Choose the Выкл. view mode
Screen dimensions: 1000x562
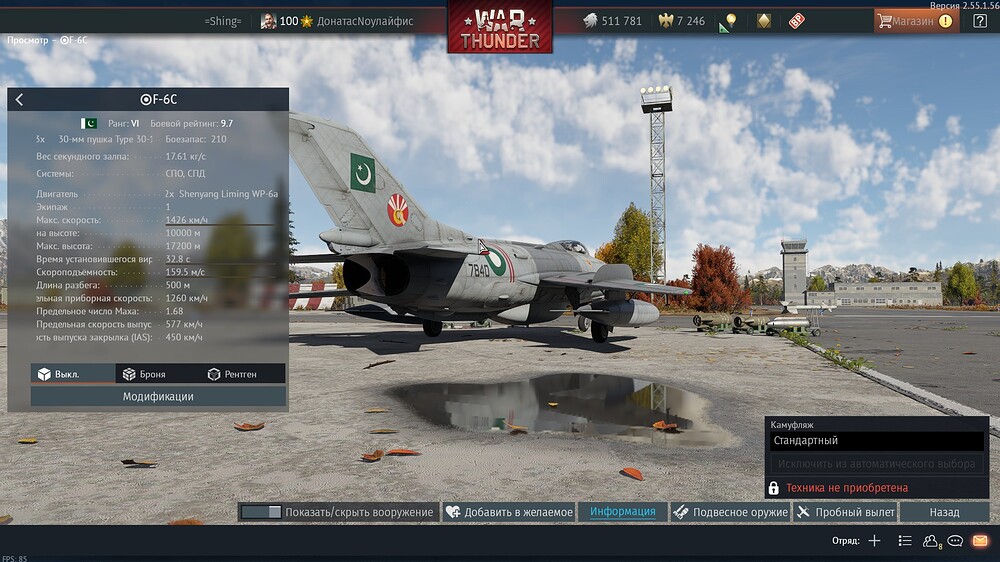coord(59,374)
